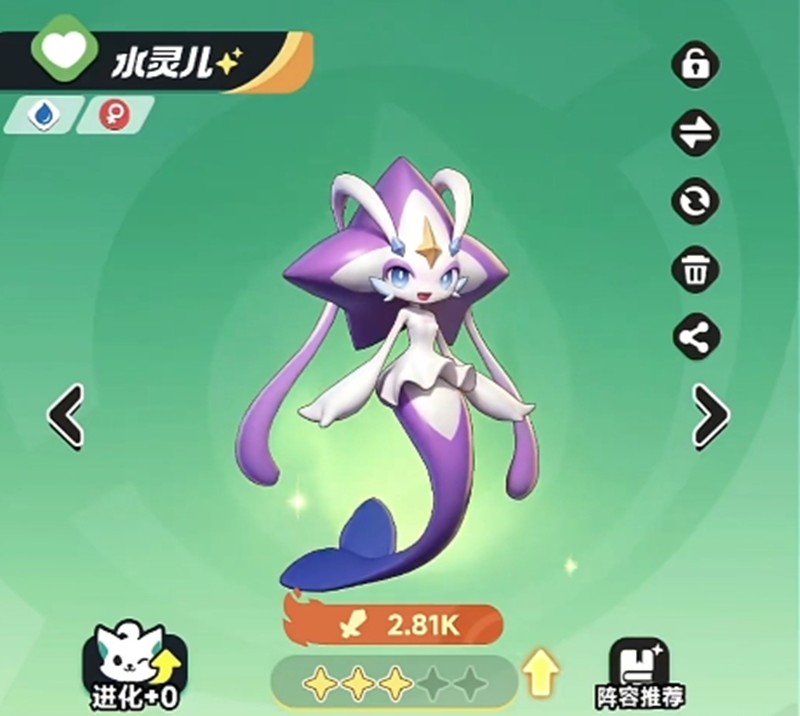This screenshot has height=716, width=800.
Task: Open the share icon
Action: 694,338
